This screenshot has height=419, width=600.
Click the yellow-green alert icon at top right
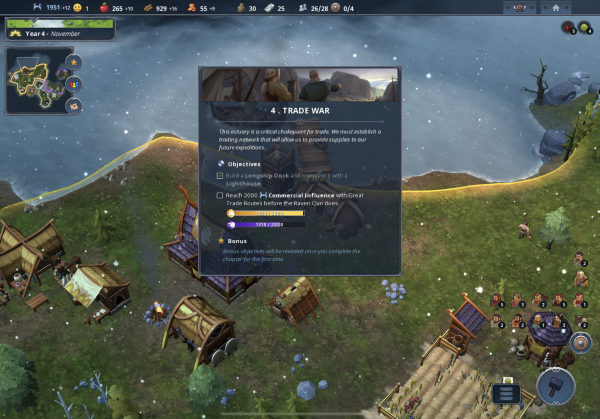pos(582,27)
